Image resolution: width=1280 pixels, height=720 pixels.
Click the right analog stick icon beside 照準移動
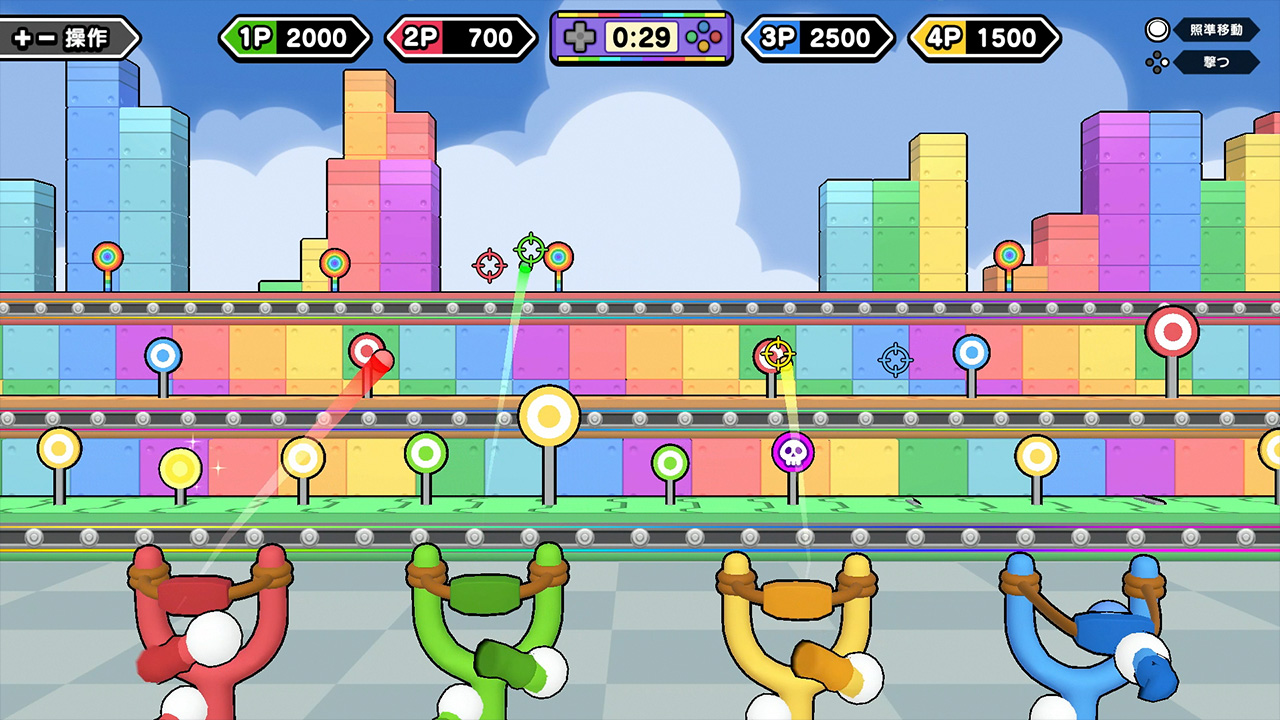coord(1157,30)
